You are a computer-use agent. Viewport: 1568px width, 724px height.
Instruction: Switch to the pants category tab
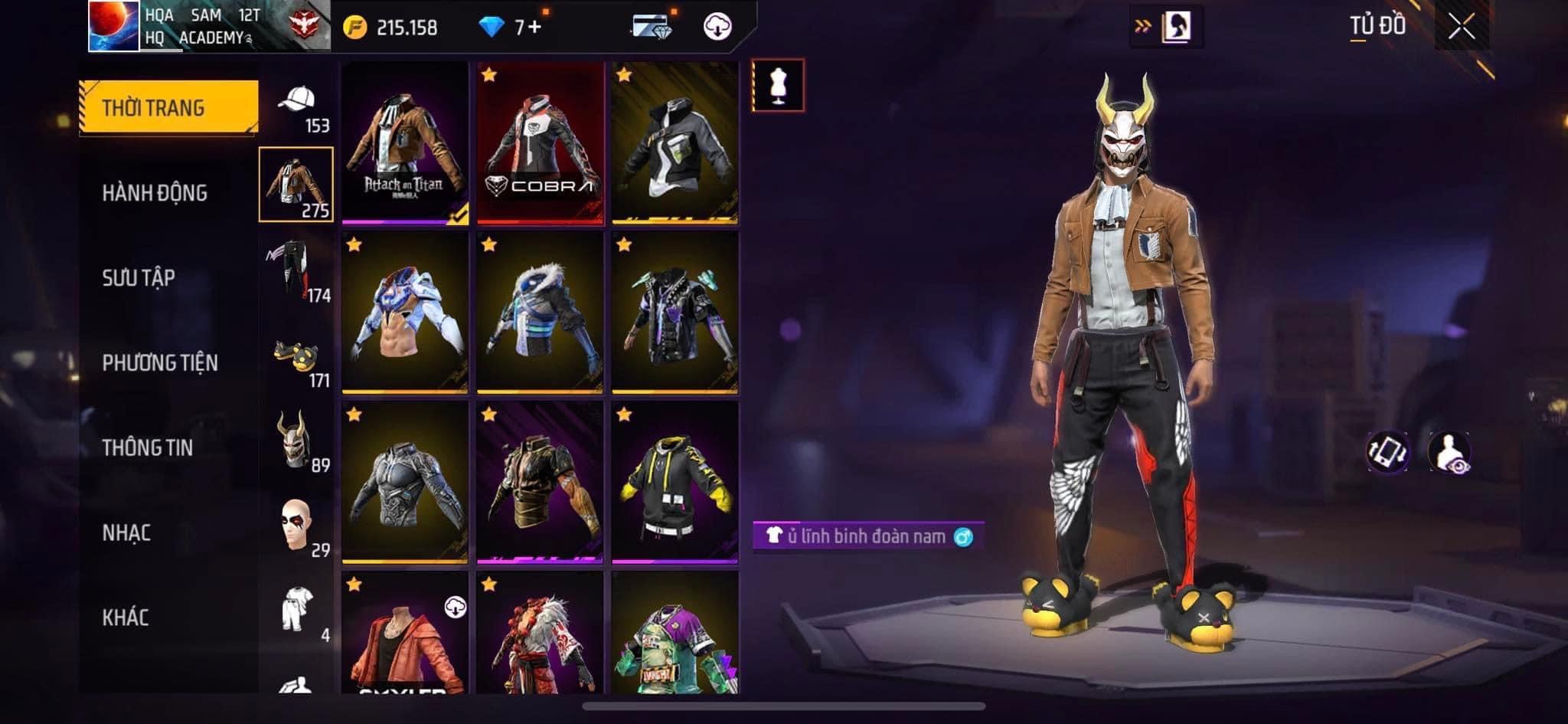point(297,270)
